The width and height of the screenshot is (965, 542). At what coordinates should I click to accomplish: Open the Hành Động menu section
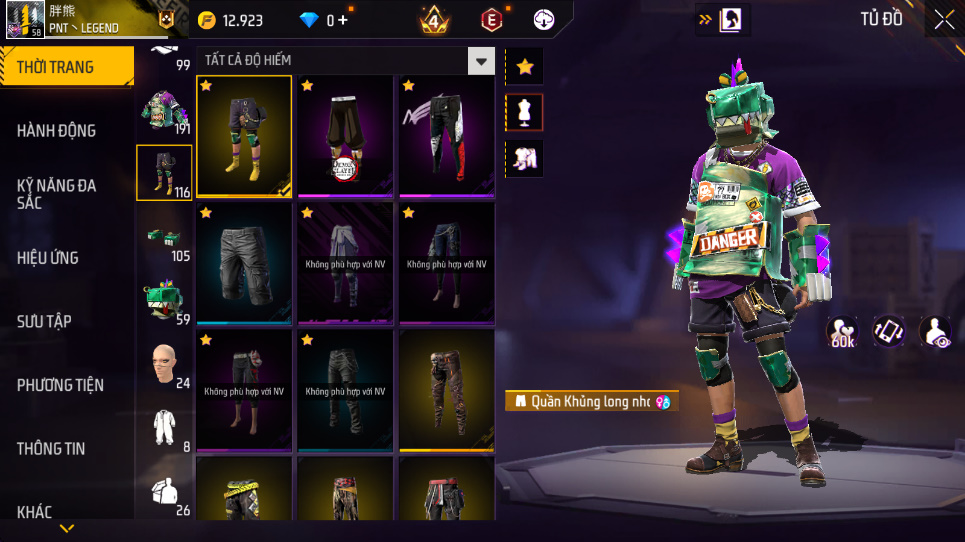point(57,130)
